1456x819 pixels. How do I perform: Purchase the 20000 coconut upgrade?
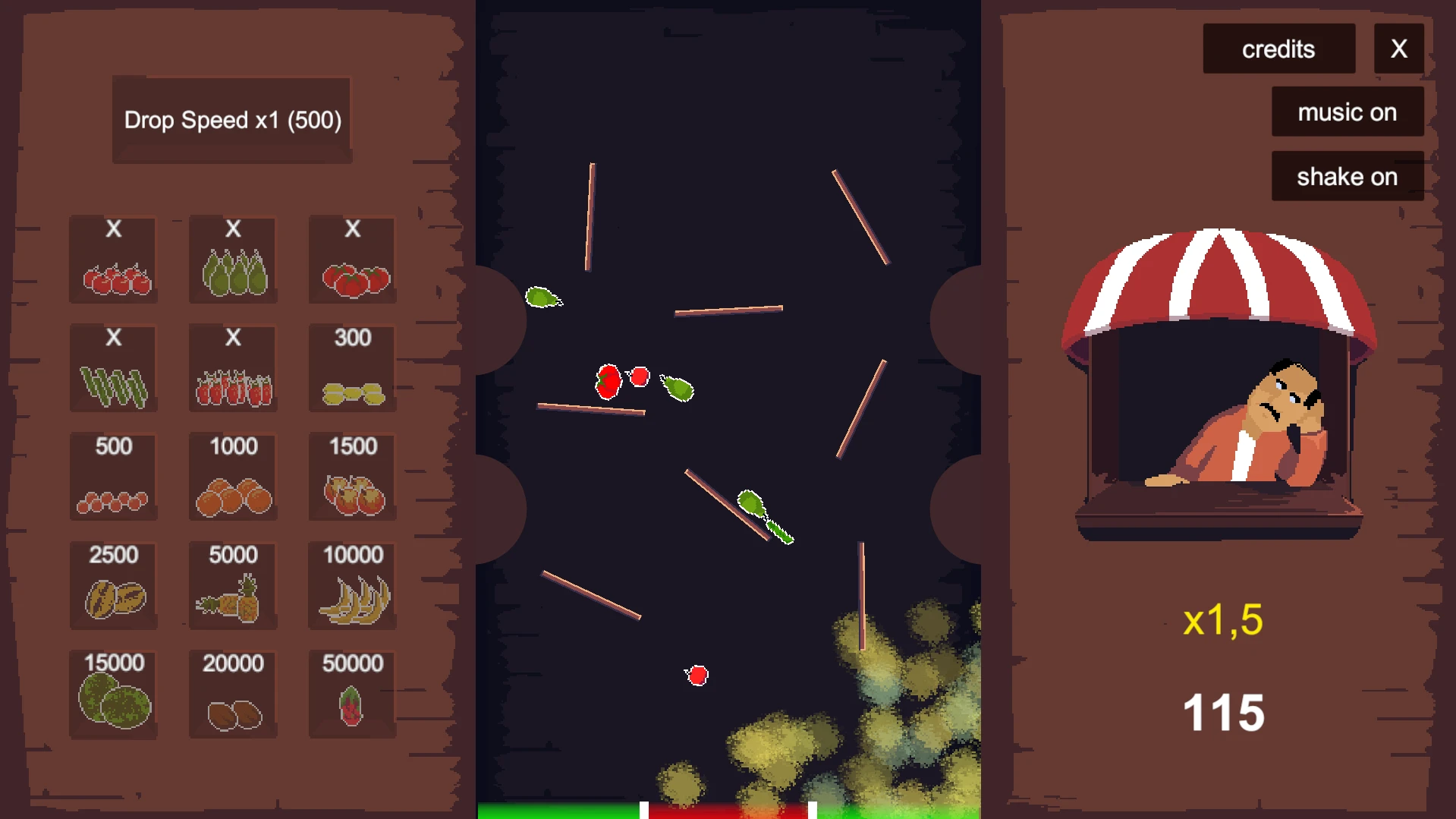tap(233, 695)
